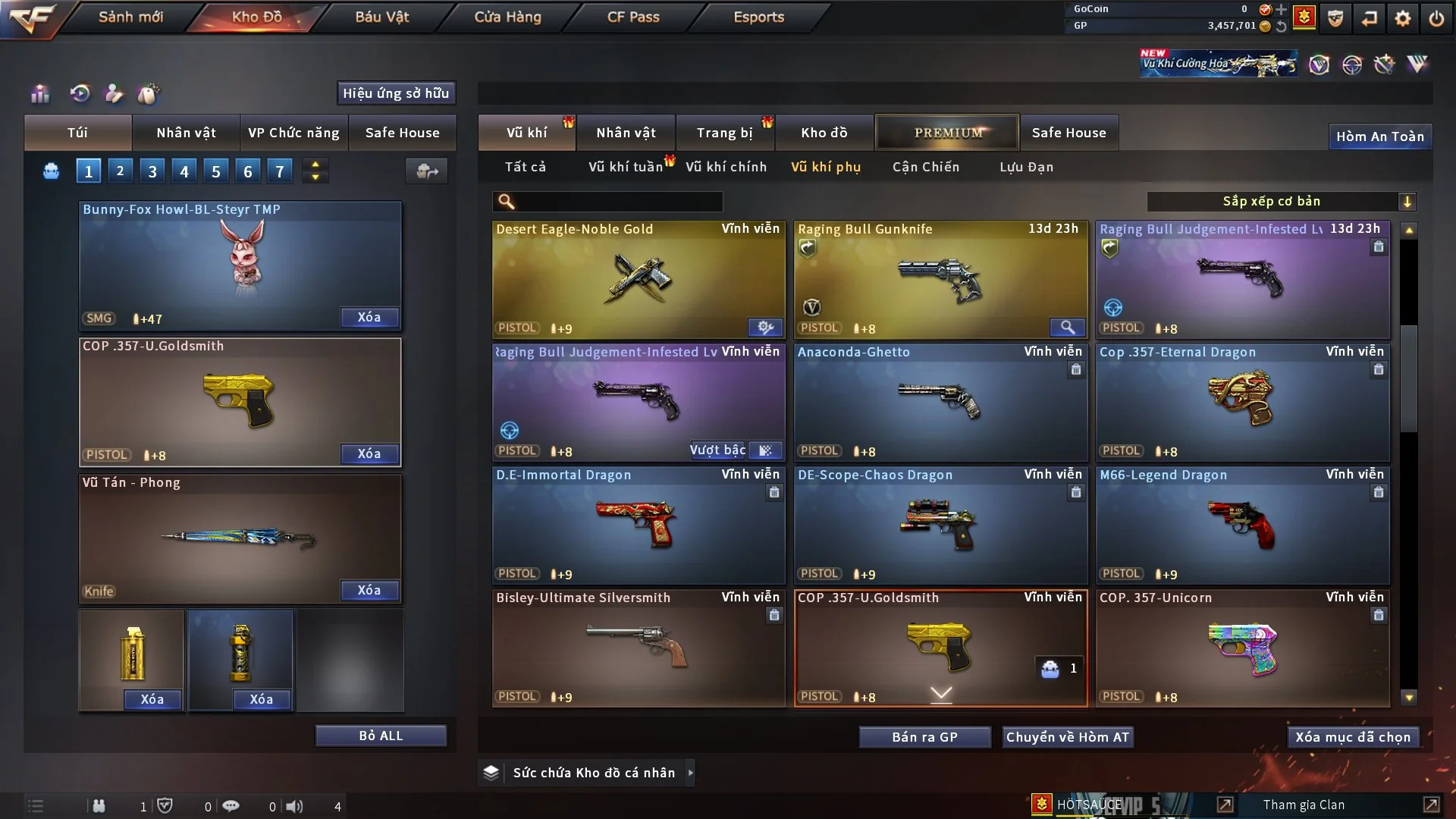Screen dimensions: 1456x819
Task: Select the Desert Eagle-Noble Gold pistol
Action: click(x=638, y=279)
